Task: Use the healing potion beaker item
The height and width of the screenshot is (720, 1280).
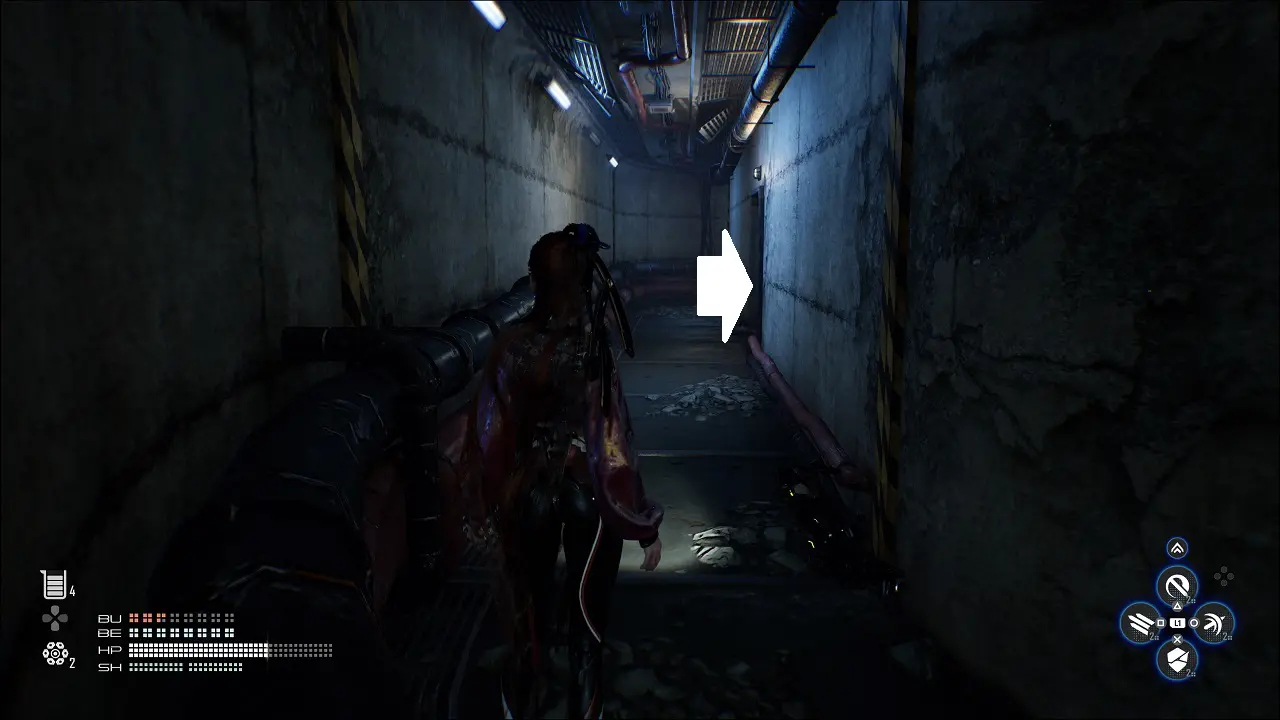Action: 52,585
